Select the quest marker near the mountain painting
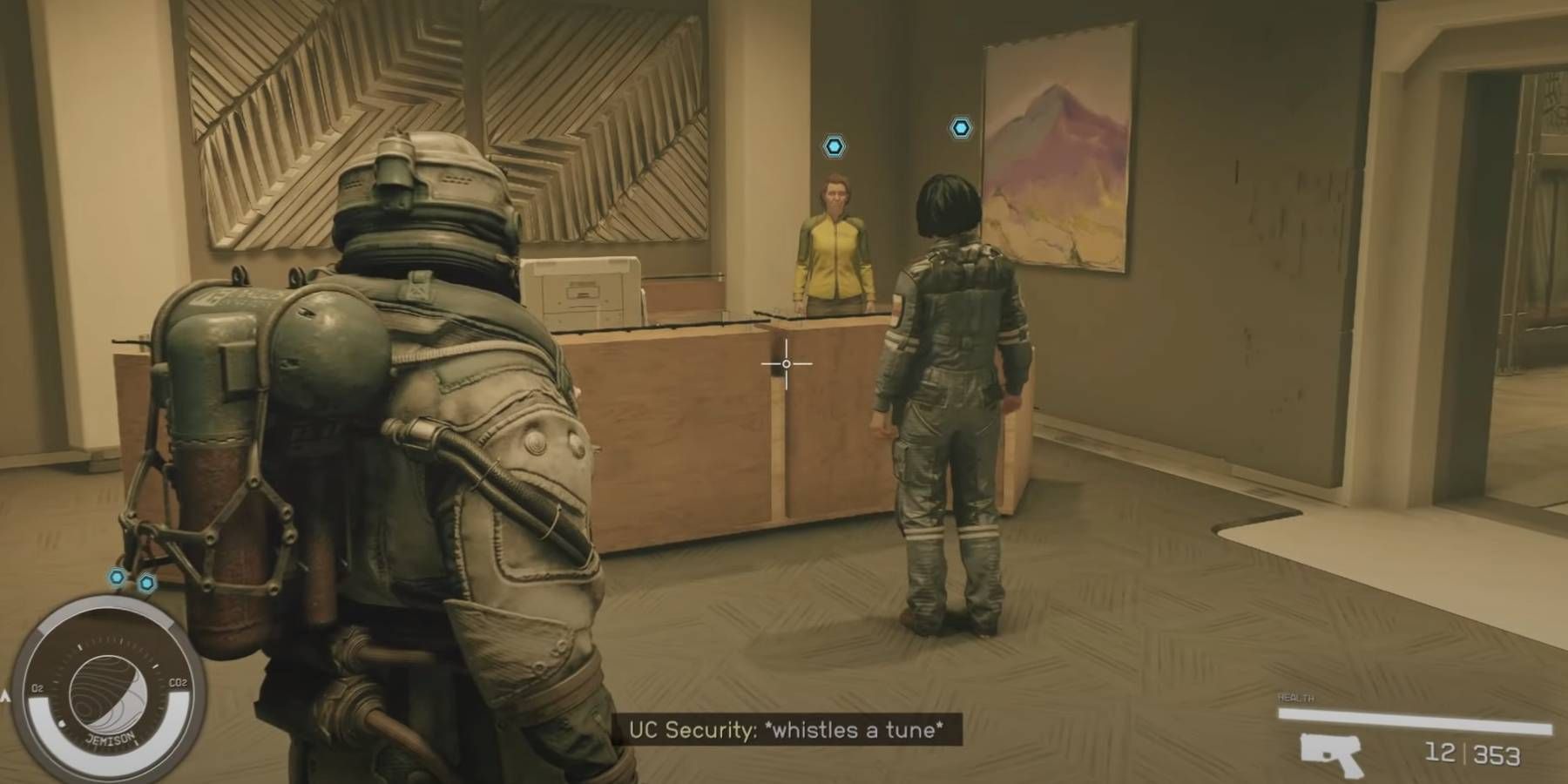 pos(961,127)
